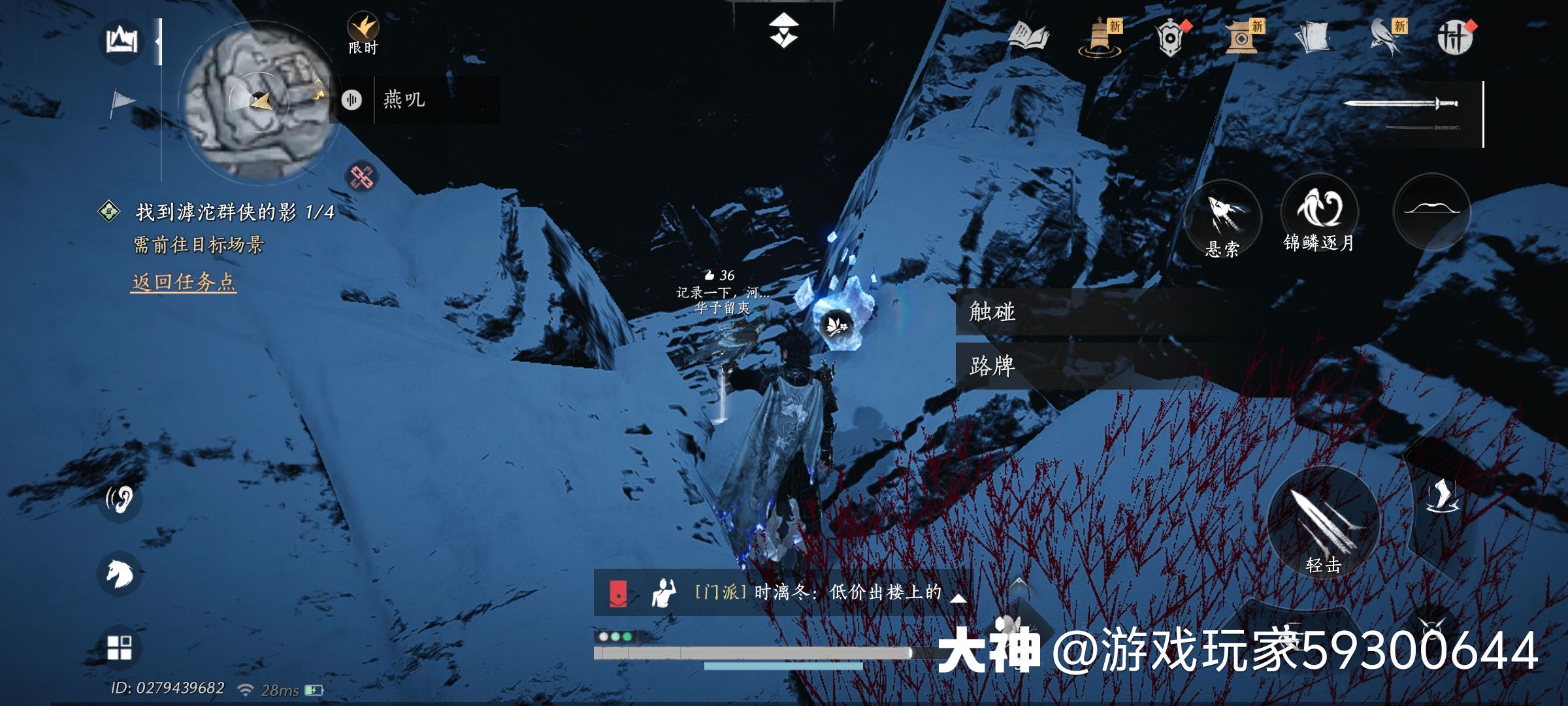
Task: Open the journal book icon
Action: click(x=1028, y=37)
